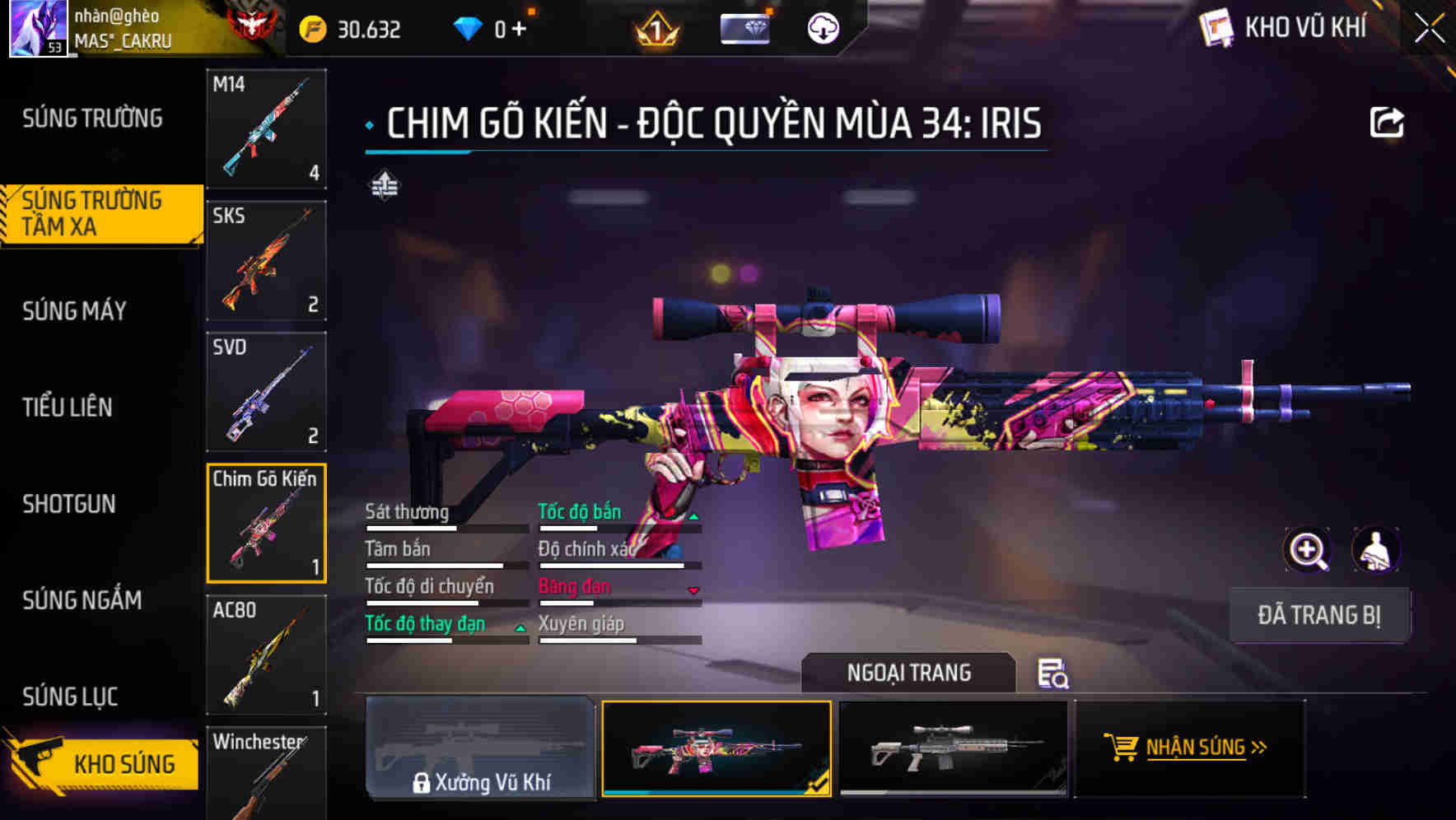Select the NGOẠI TRANG tab
The height and width of the screenshot is (820, 1456).
pos(908,673)
